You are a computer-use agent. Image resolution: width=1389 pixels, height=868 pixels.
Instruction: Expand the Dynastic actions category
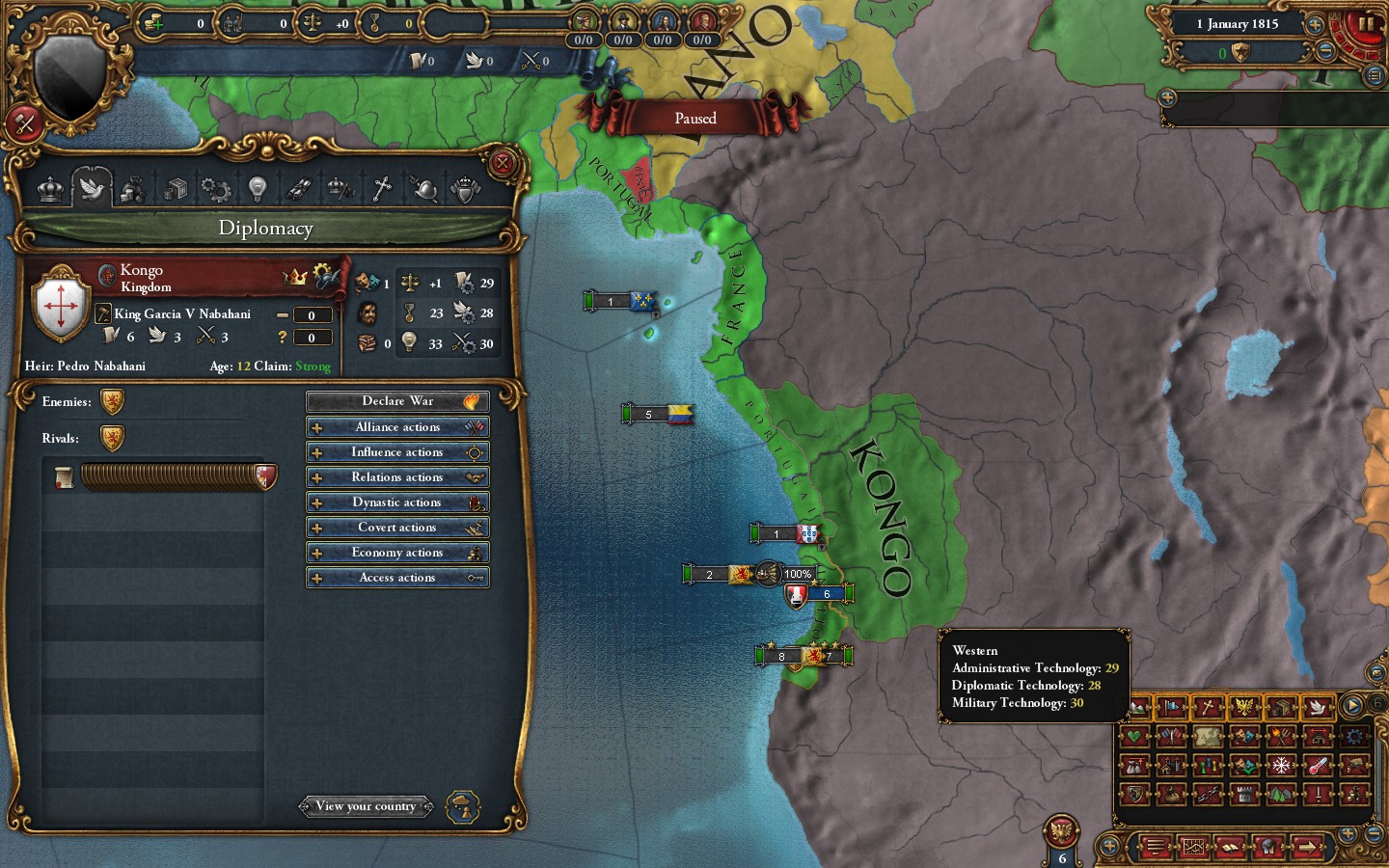click(397, 502)
